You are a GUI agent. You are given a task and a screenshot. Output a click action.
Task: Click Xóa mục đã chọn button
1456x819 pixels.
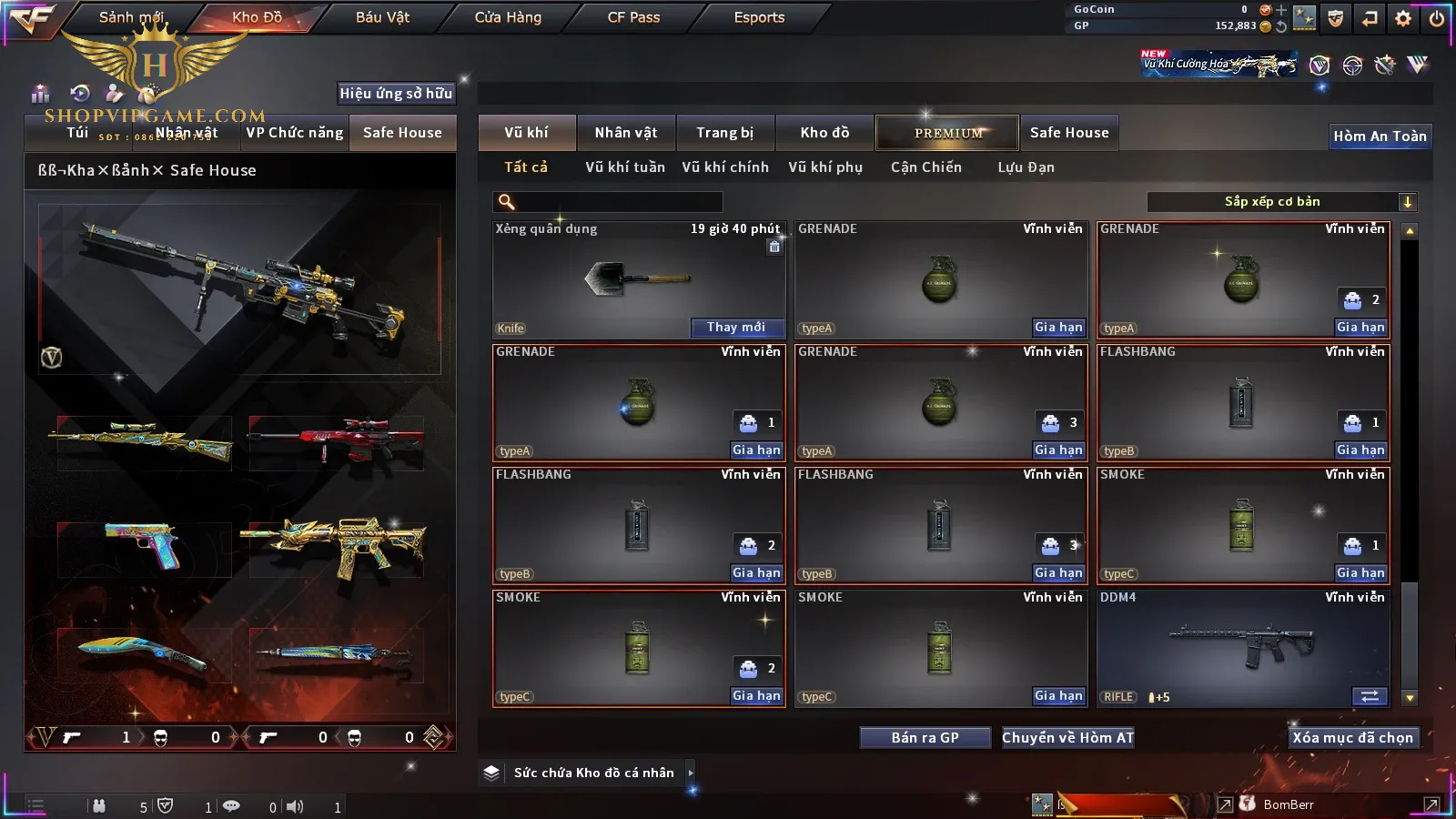click(x=1352, y=738)
